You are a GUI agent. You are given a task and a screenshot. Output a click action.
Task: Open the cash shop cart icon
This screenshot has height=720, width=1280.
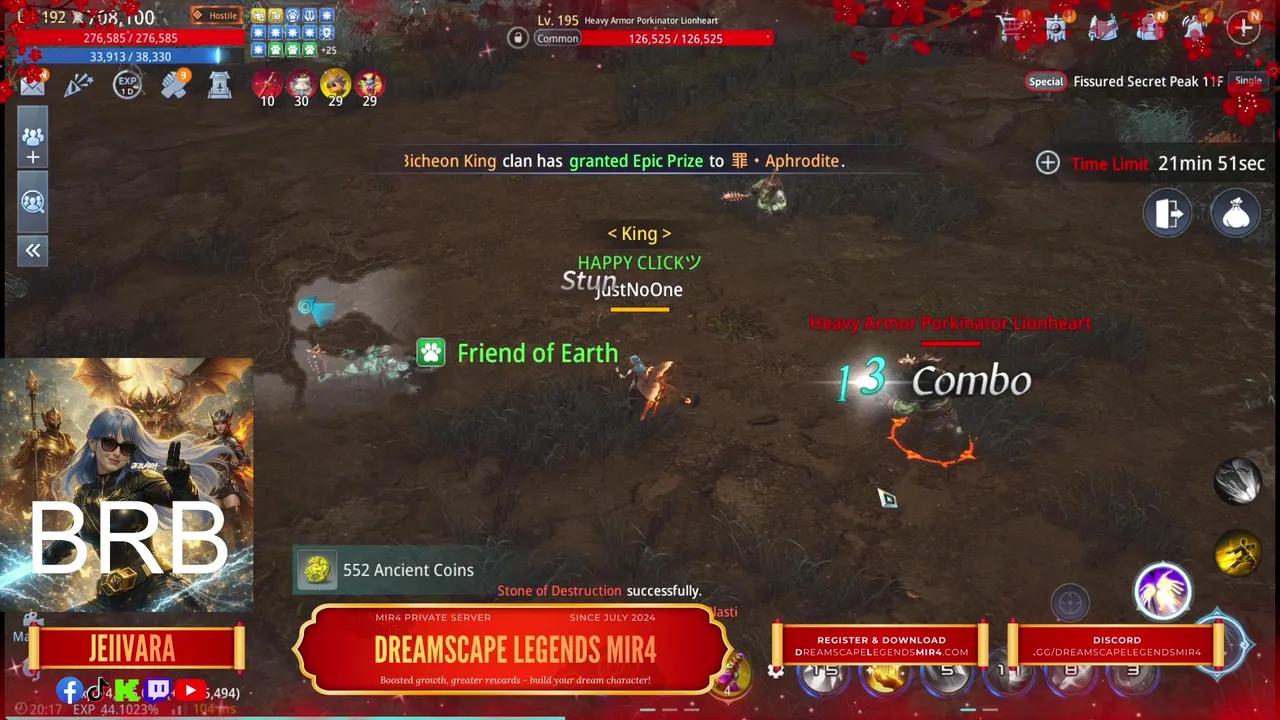tap(1010, 28)
